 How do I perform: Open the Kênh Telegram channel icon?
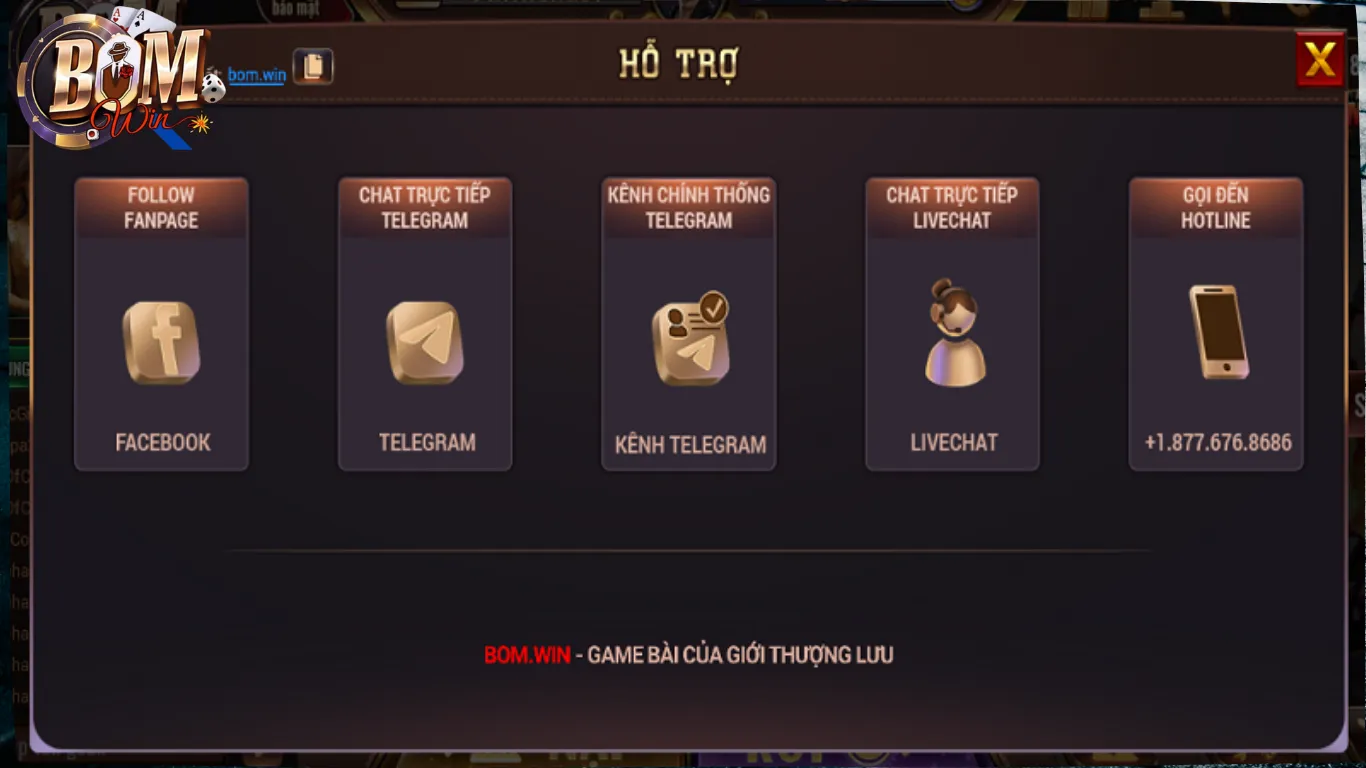pyautogui.click(x=688, y=340)
